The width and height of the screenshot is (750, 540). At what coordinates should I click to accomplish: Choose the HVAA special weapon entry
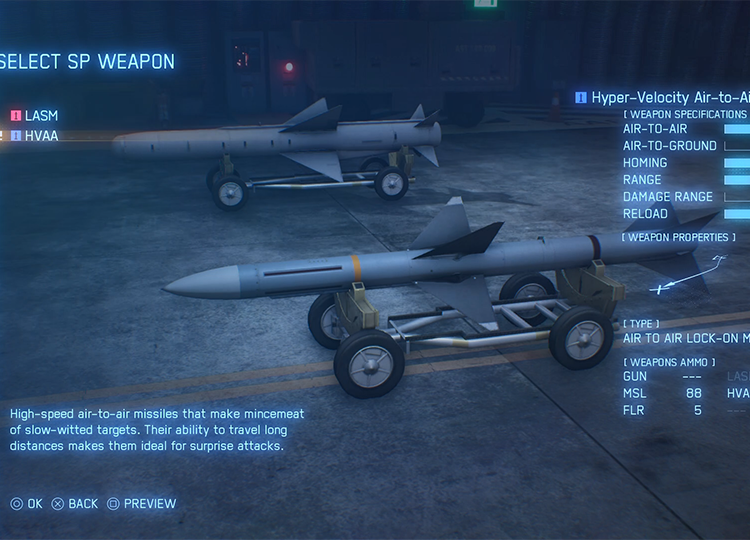point(41,136)
